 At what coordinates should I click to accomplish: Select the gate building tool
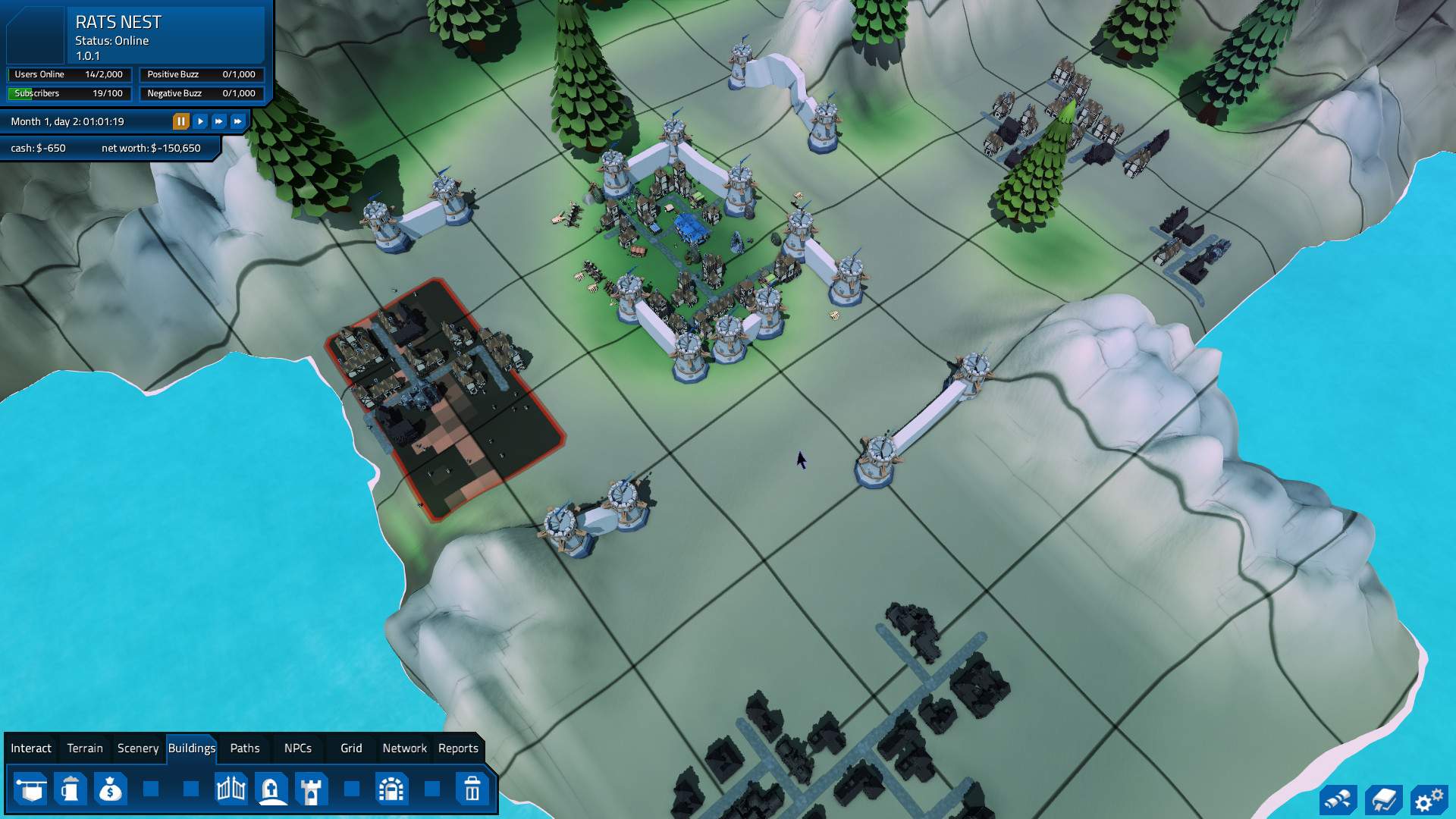[230, 789]
